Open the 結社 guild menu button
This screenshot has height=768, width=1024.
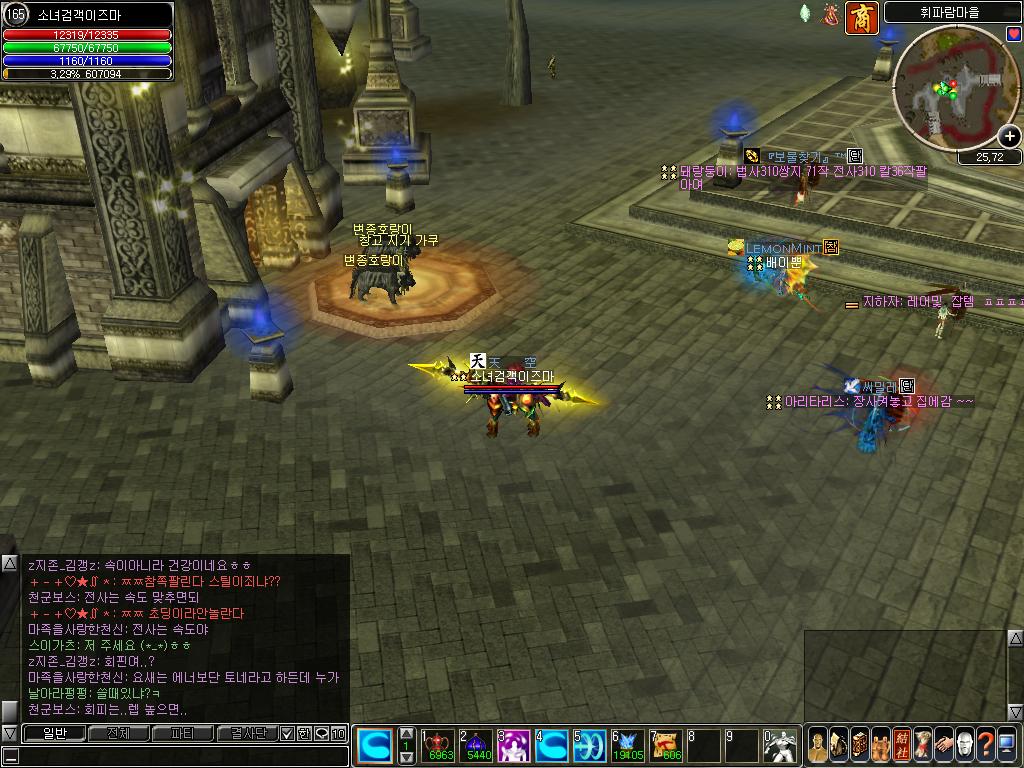point(901,745)
